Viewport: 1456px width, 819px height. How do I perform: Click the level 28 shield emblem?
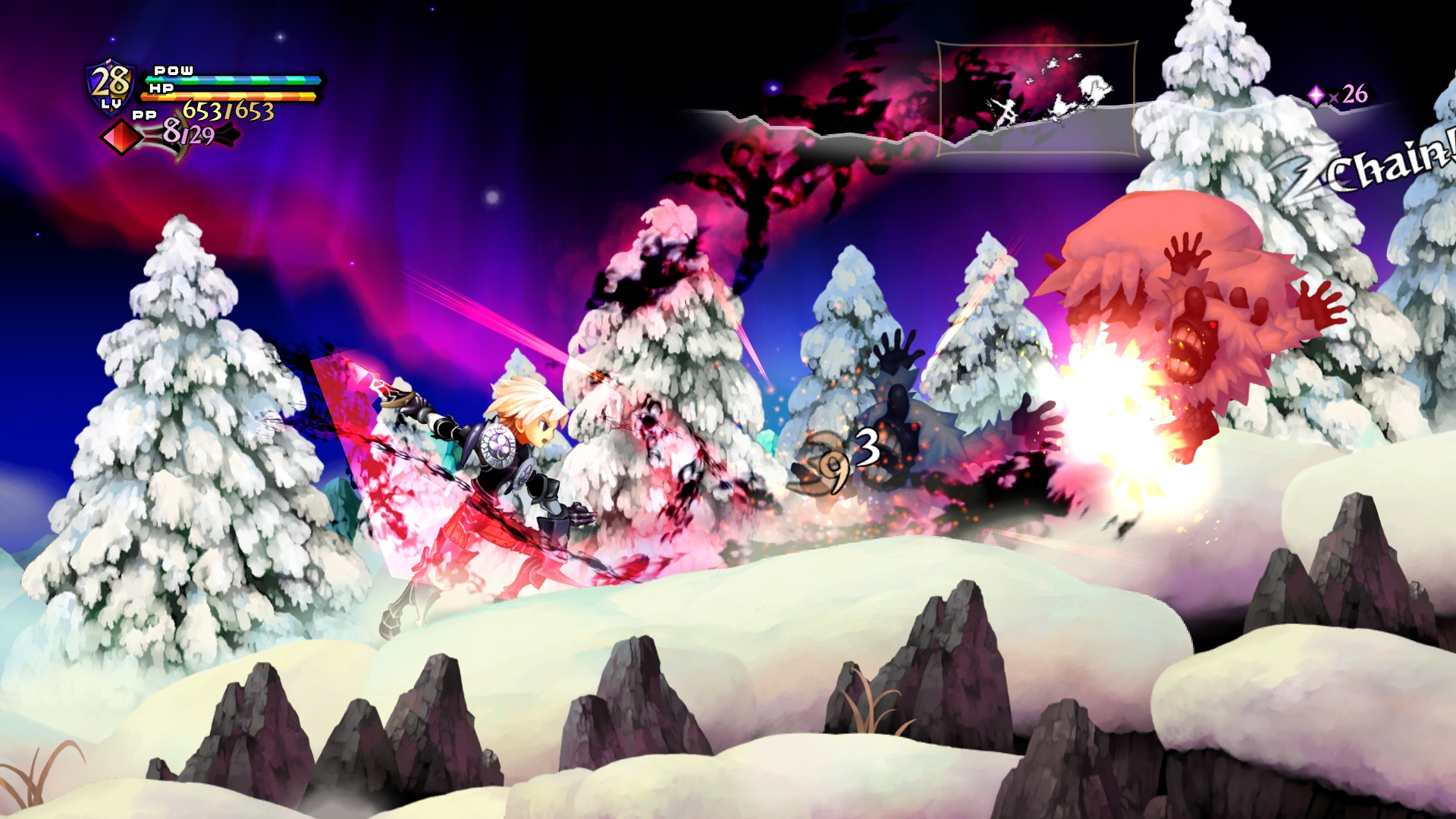[x=108, y=83]
